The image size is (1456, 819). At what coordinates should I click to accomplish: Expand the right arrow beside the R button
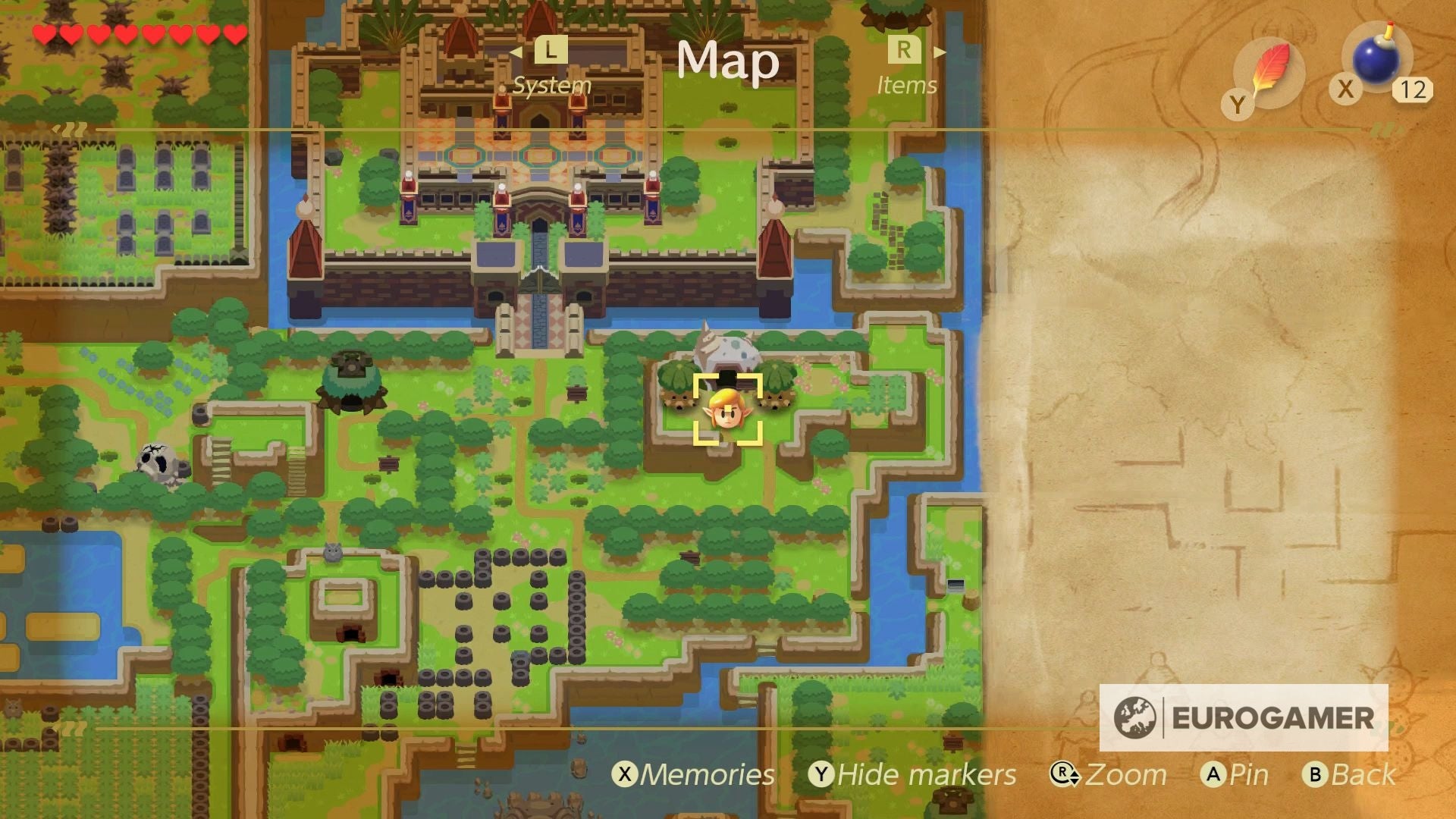(940, 50)
